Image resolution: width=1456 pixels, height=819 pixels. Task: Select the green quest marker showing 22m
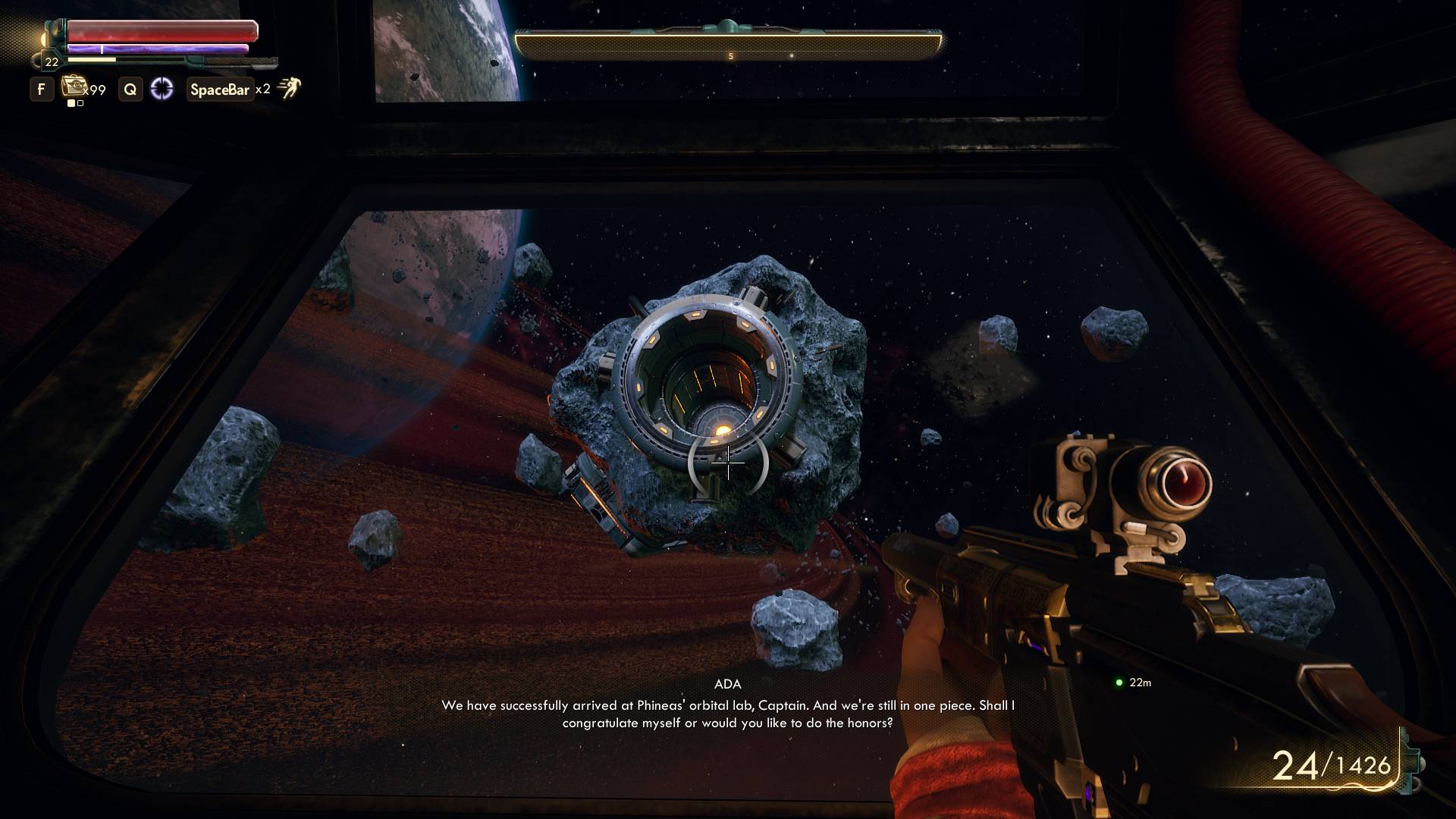[x=1119, y=682]
